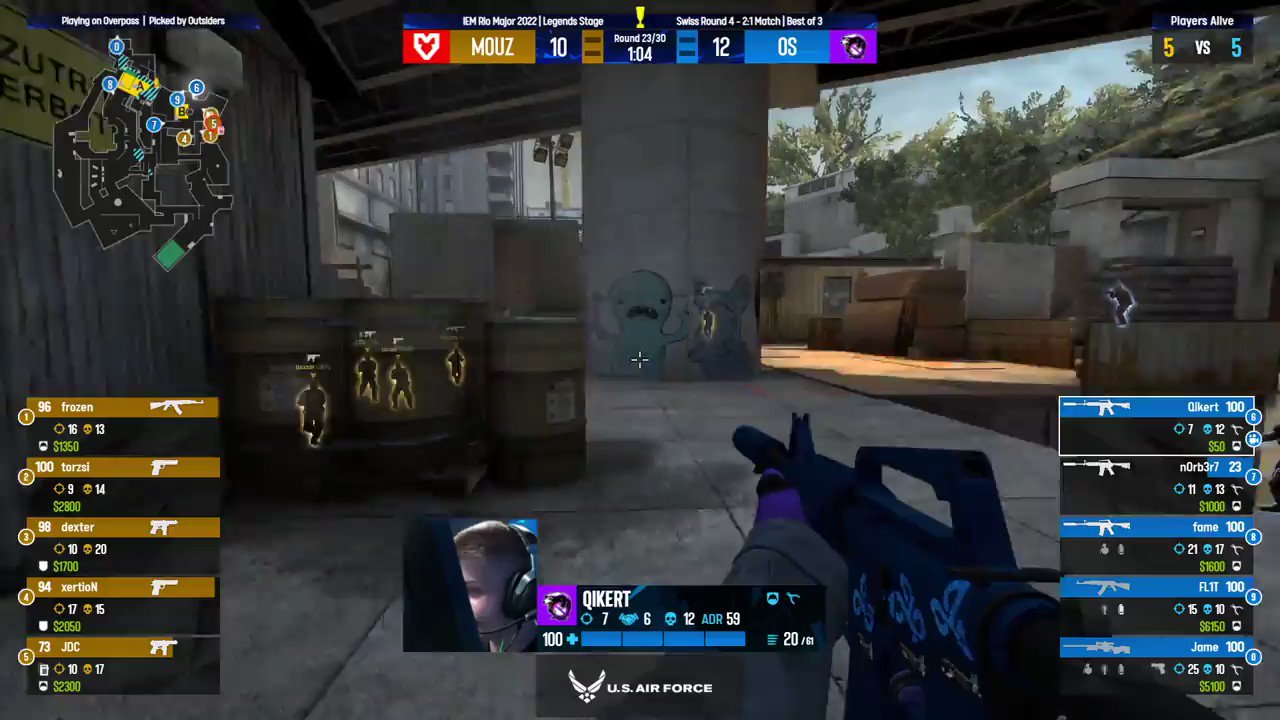Screen dimensions: 1280x720
Task: Click the trophy icon above the round timer
Action: (640, 15)
